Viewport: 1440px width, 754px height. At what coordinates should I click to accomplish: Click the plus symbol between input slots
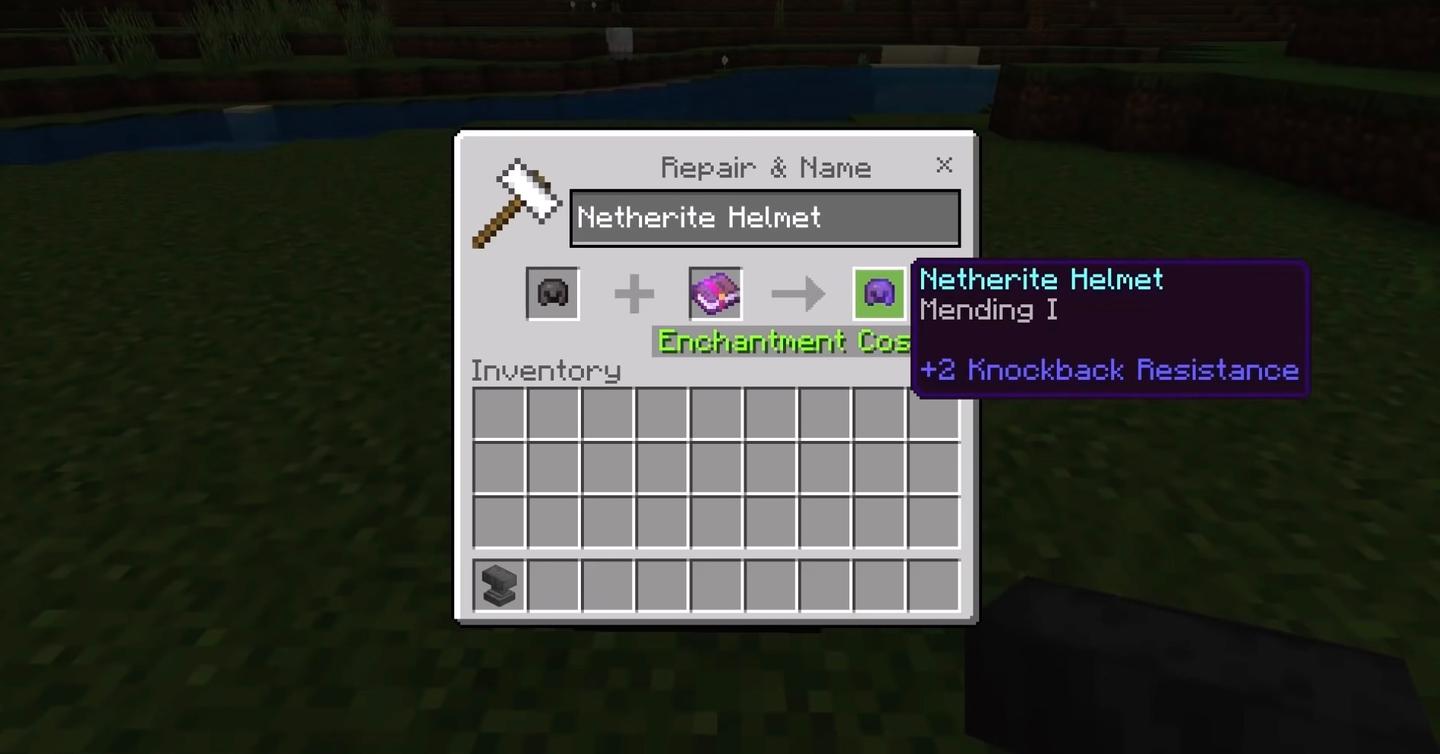tap(633, 293)
